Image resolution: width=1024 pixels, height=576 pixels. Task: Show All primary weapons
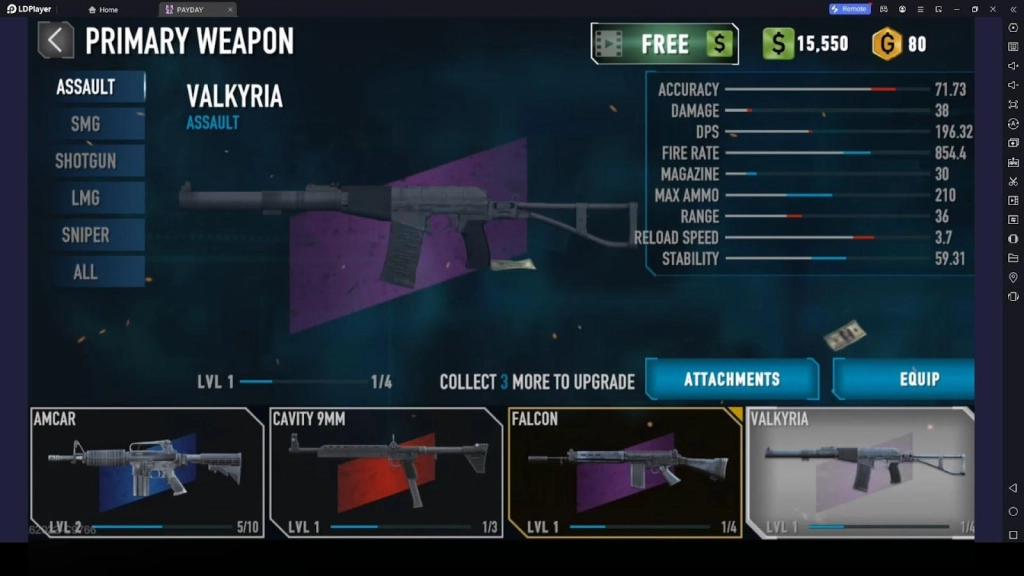point(86,272)
